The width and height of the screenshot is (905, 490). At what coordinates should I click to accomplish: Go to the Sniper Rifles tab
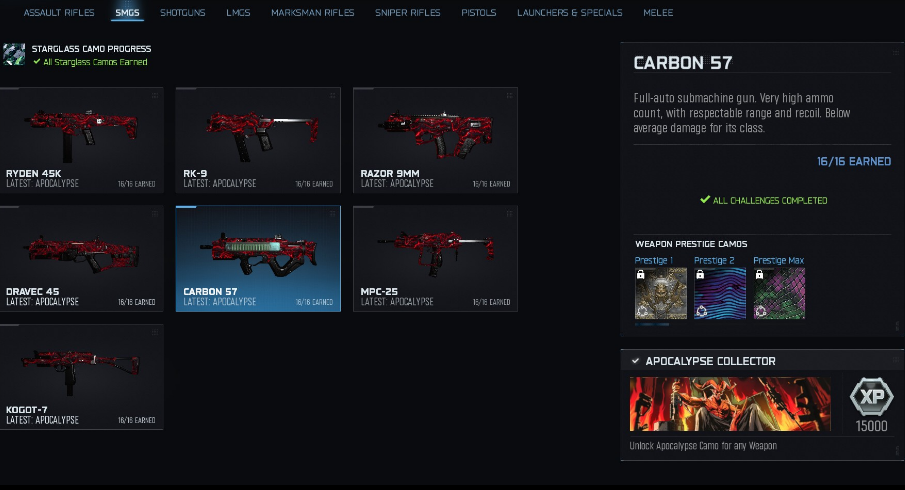pyautogui.click(x=407, y=13)
